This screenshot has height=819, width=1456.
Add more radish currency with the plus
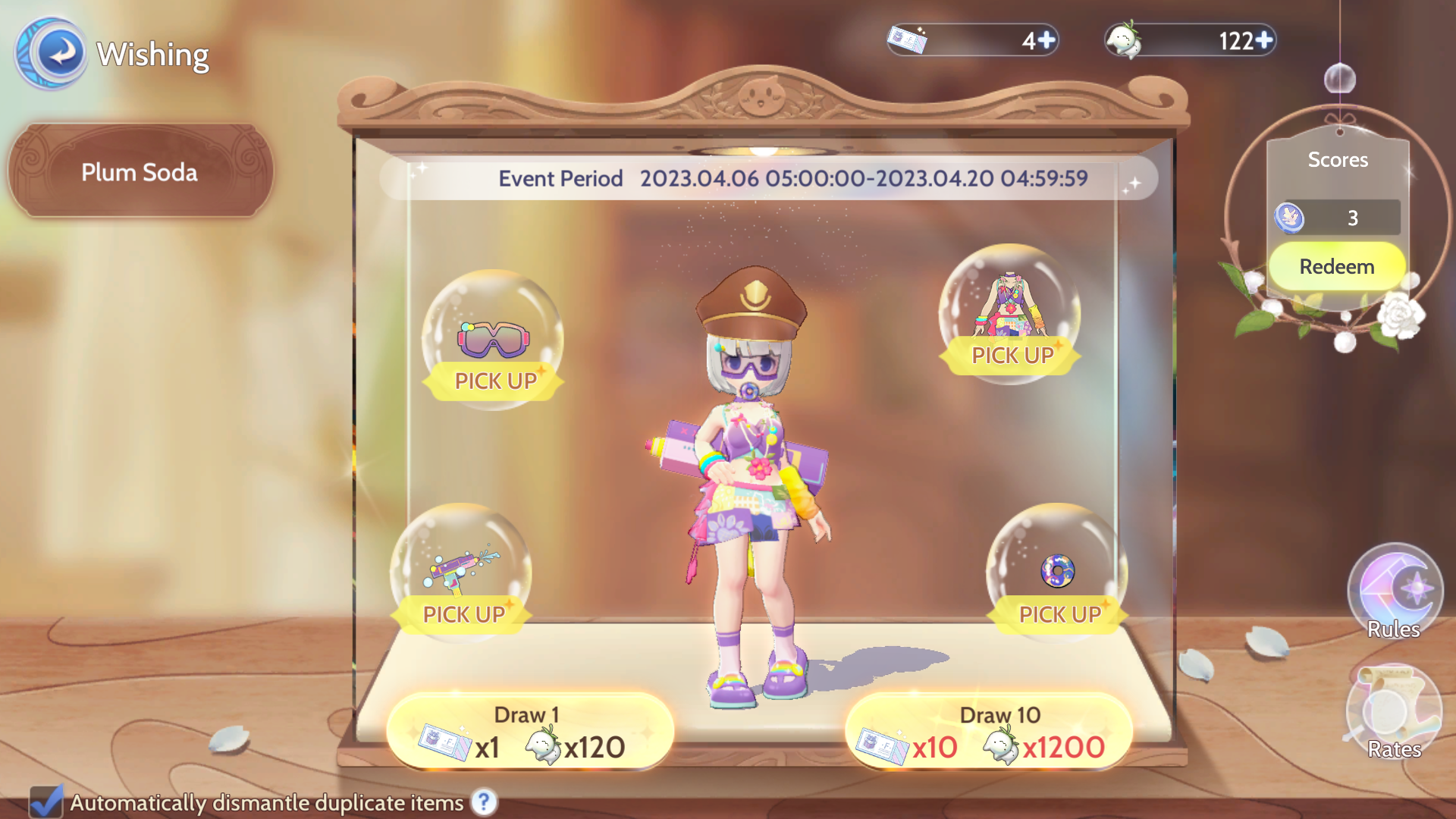tap(1264, 40)
